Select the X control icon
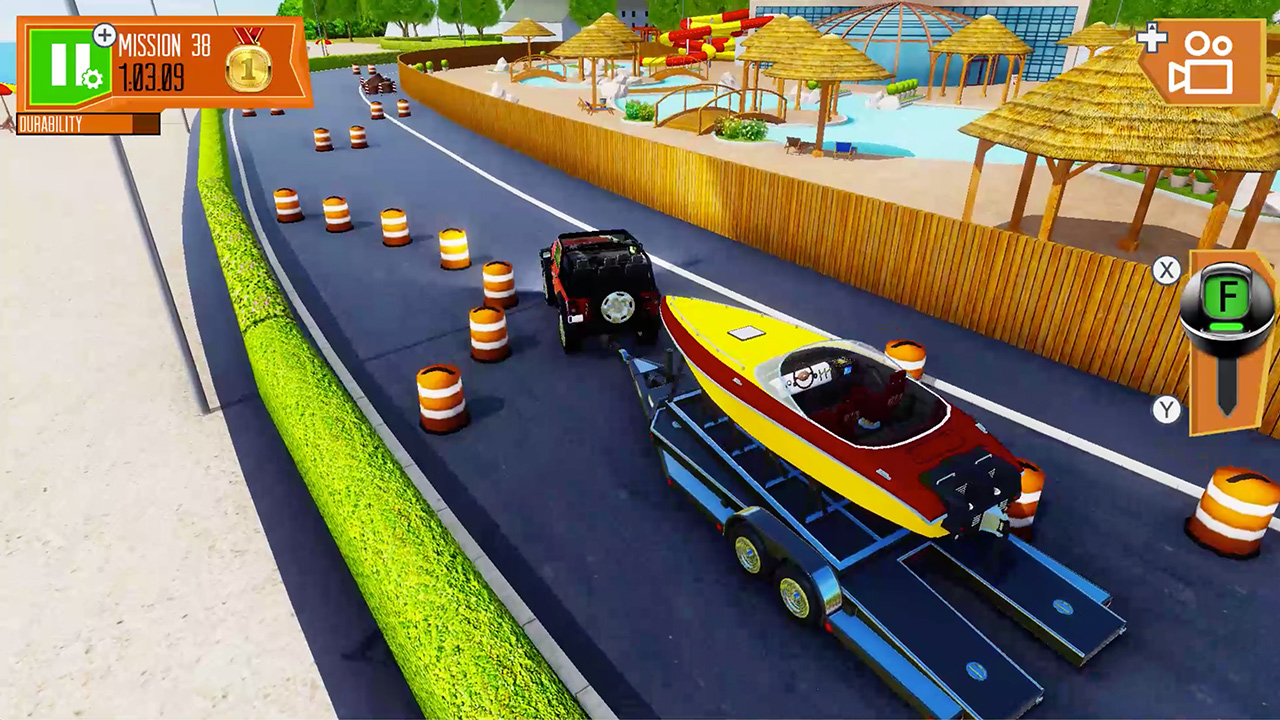 [1166, 271]
